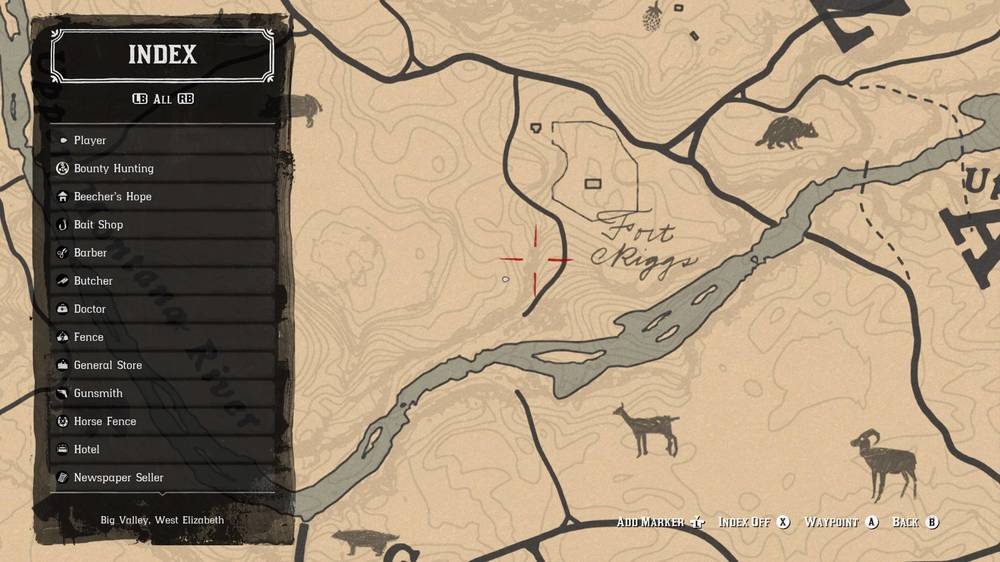Select the Player entry in the index
Image resolution: width=1000 pixels, height=562 pixels.
click(x=163, y=140)
